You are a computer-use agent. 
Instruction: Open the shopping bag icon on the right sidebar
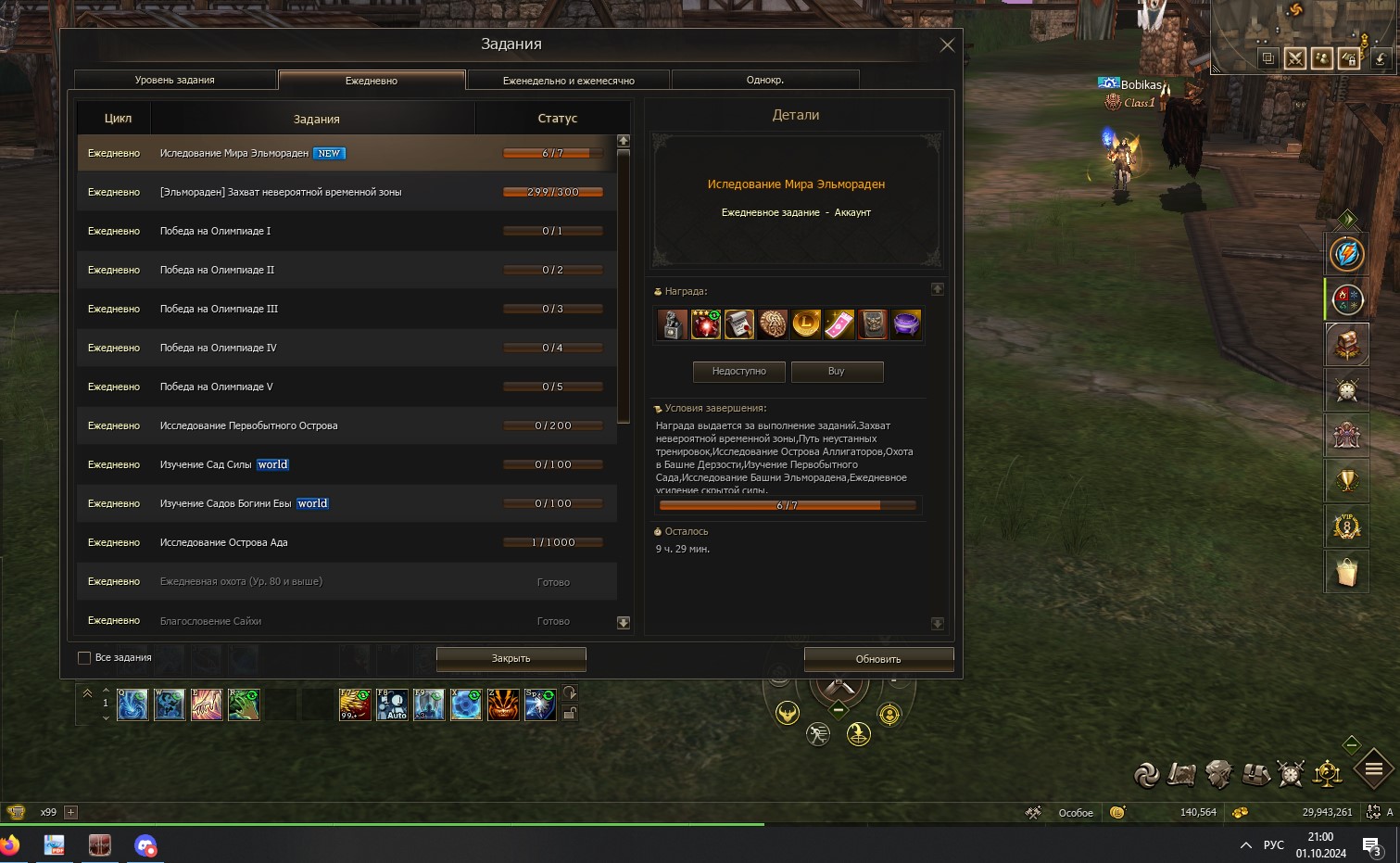click(x=1346, y=572)
